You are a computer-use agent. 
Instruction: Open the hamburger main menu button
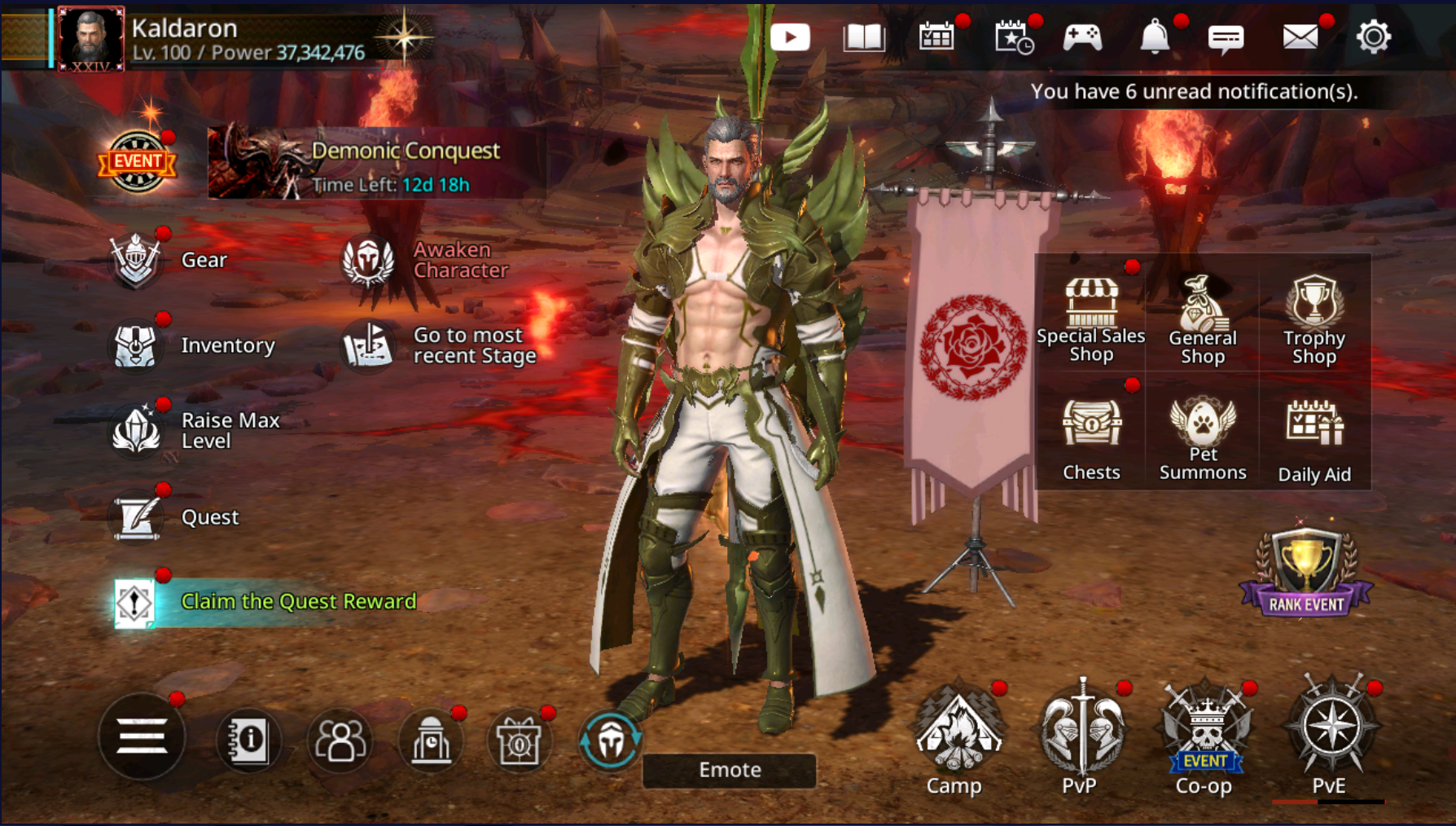(142, 737)
